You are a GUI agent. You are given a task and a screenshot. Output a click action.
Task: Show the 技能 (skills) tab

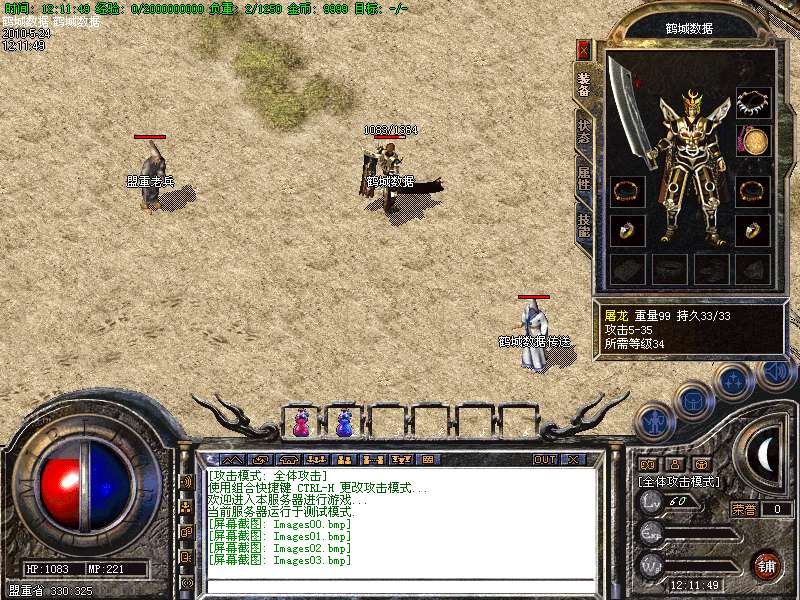click(x=584, y=224)
